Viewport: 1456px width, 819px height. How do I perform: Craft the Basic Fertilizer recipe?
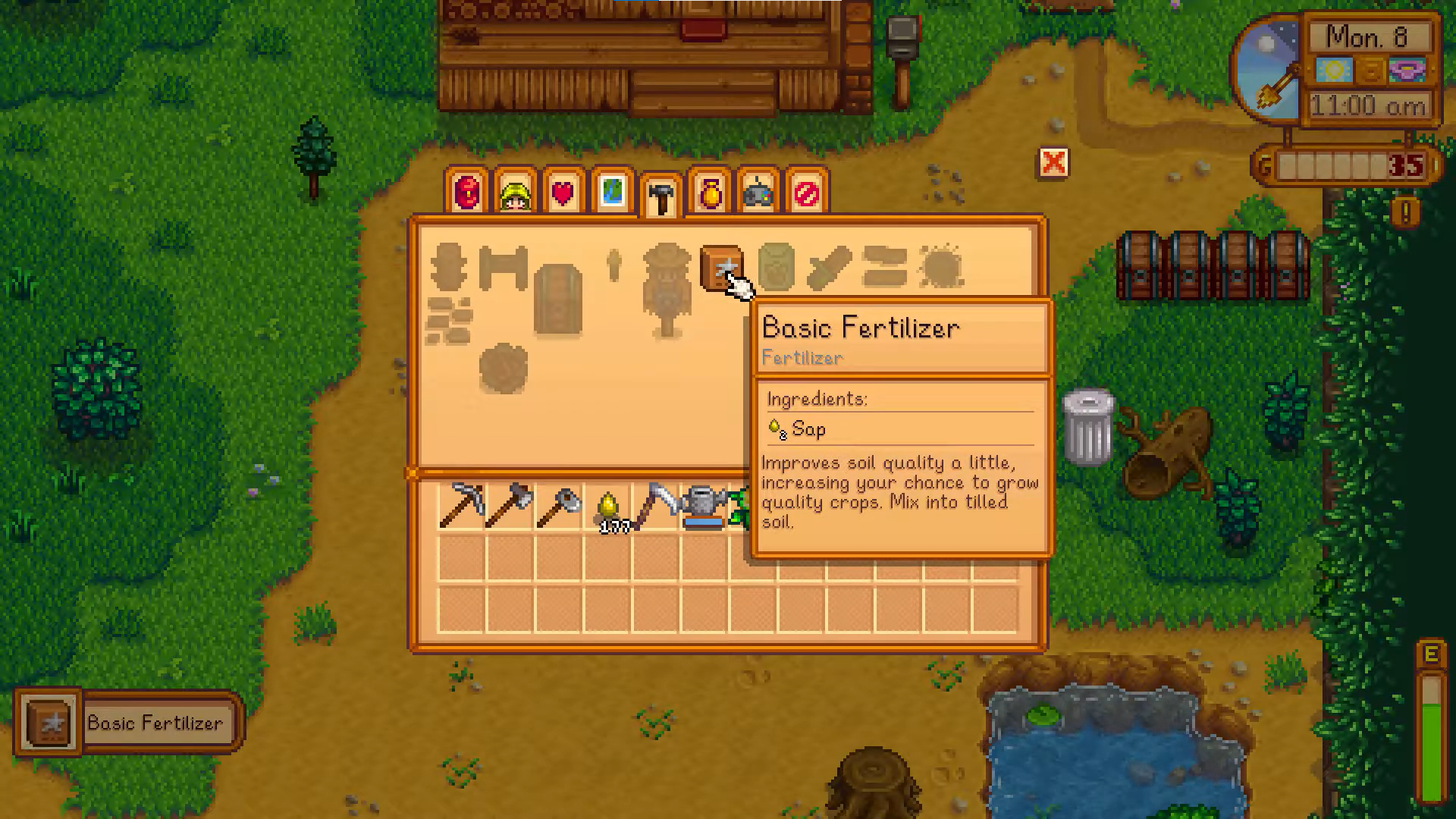(720, 268)
